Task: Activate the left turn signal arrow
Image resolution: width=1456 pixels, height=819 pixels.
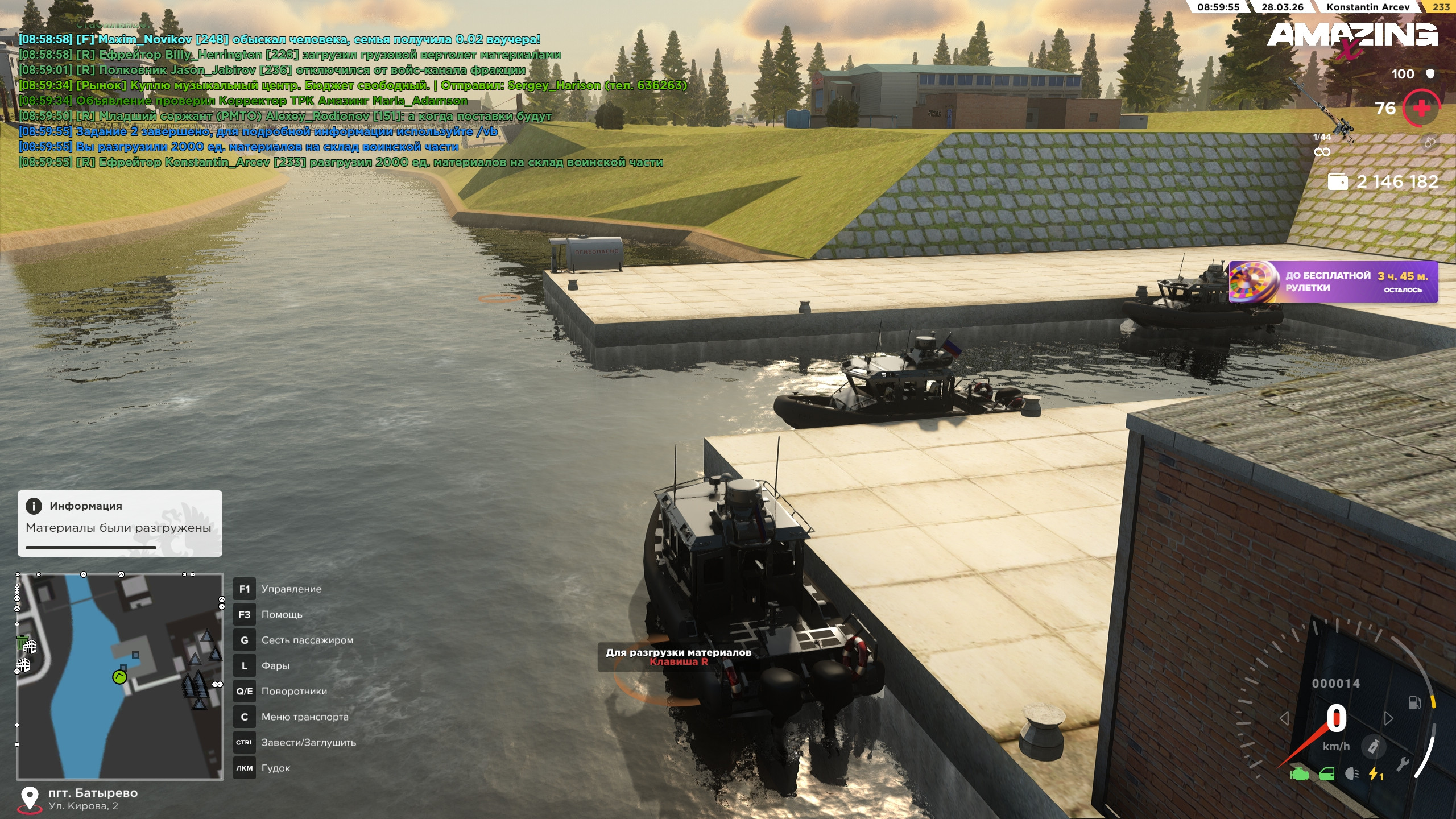Action: [x=1284, y=718]
